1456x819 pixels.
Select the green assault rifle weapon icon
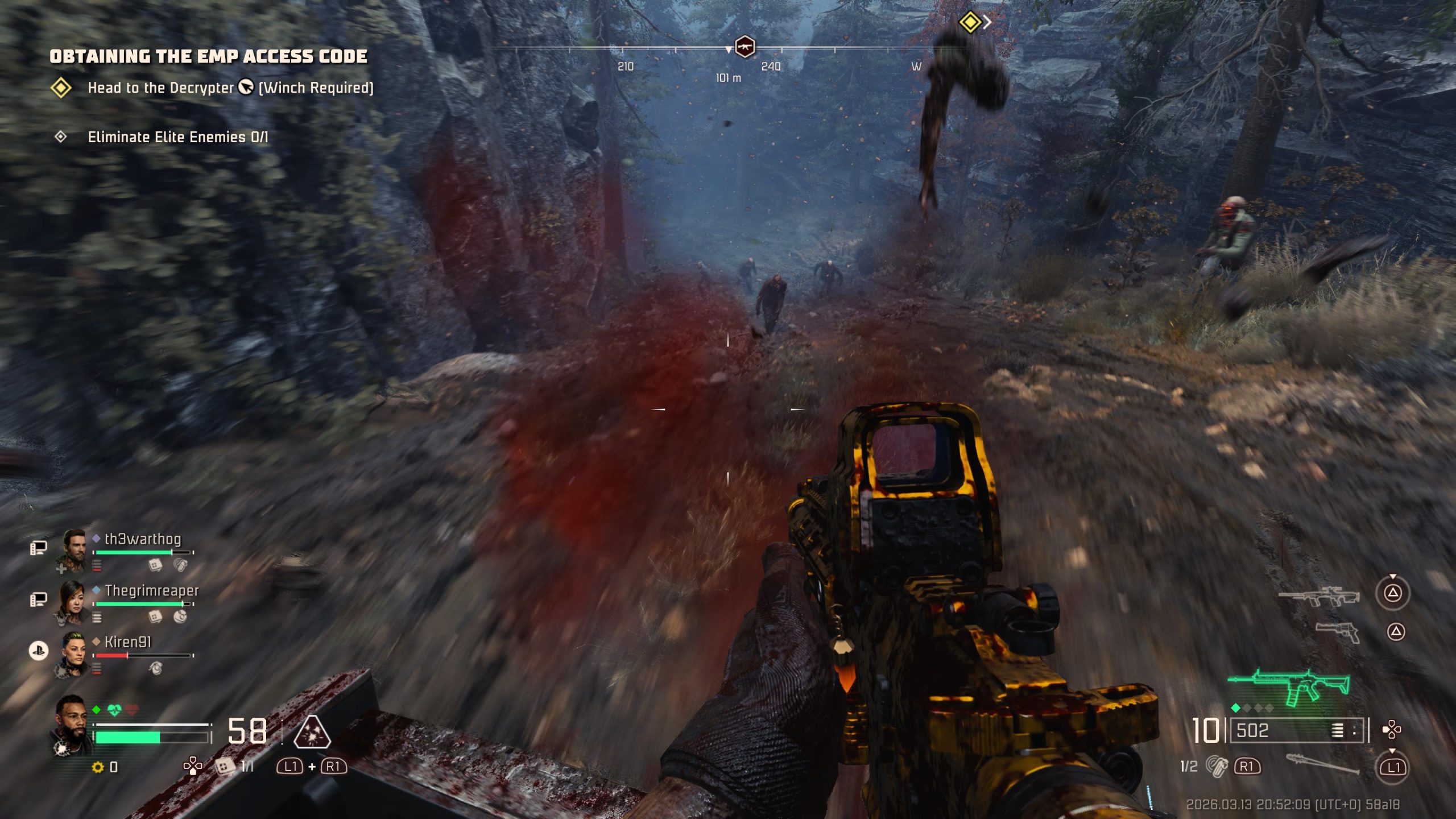pyautogui.click(x=1289, y=686)
